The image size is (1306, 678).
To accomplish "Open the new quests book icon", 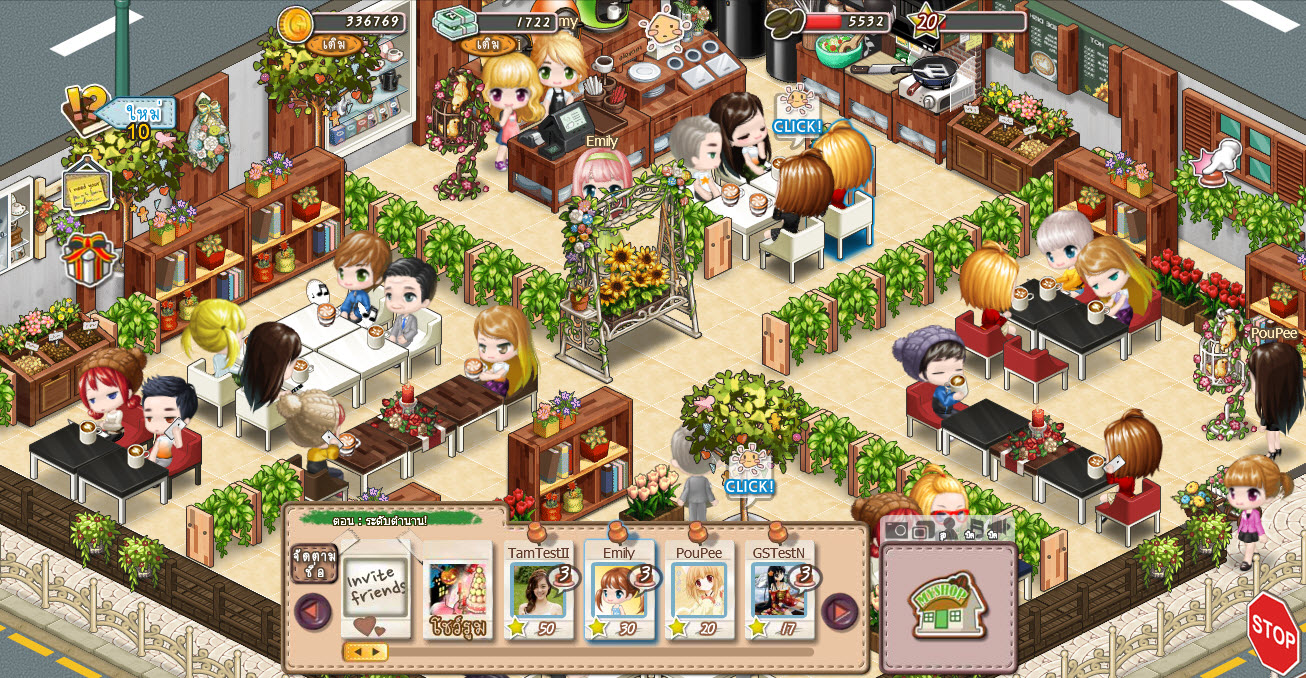I will [x=87, y=107].
